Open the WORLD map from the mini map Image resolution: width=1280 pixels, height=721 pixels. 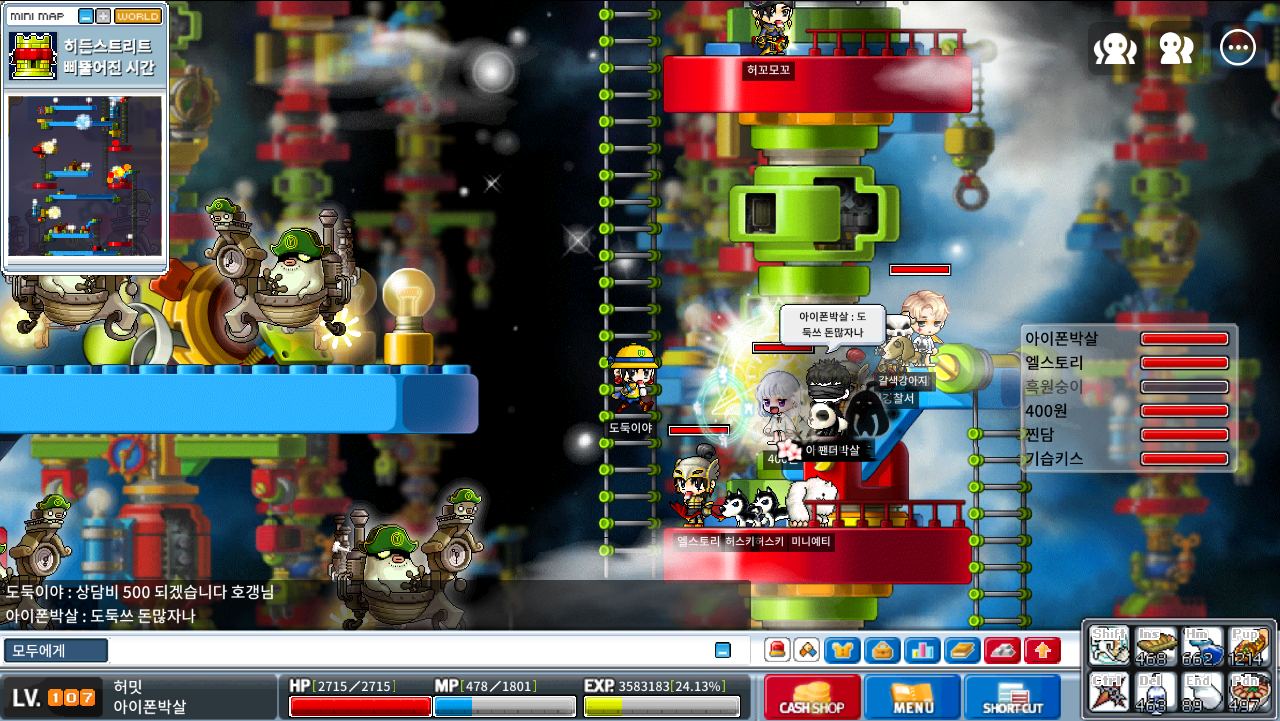click(138, 16)
